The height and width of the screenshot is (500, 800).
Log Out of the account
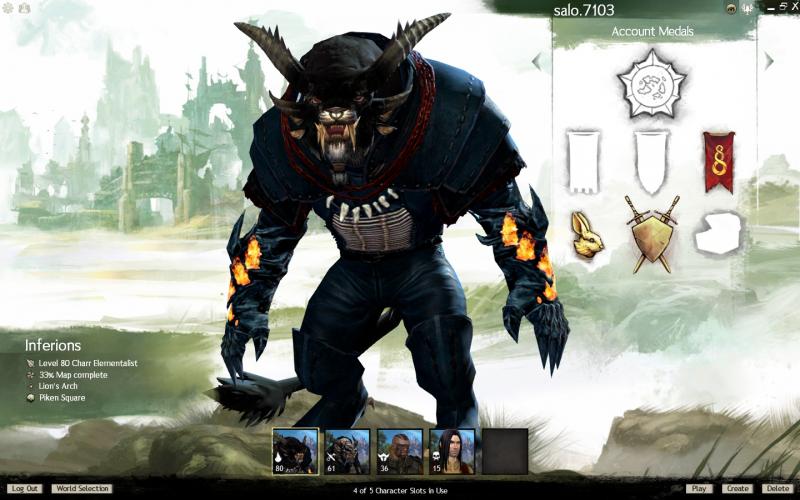tap(25, 489)
